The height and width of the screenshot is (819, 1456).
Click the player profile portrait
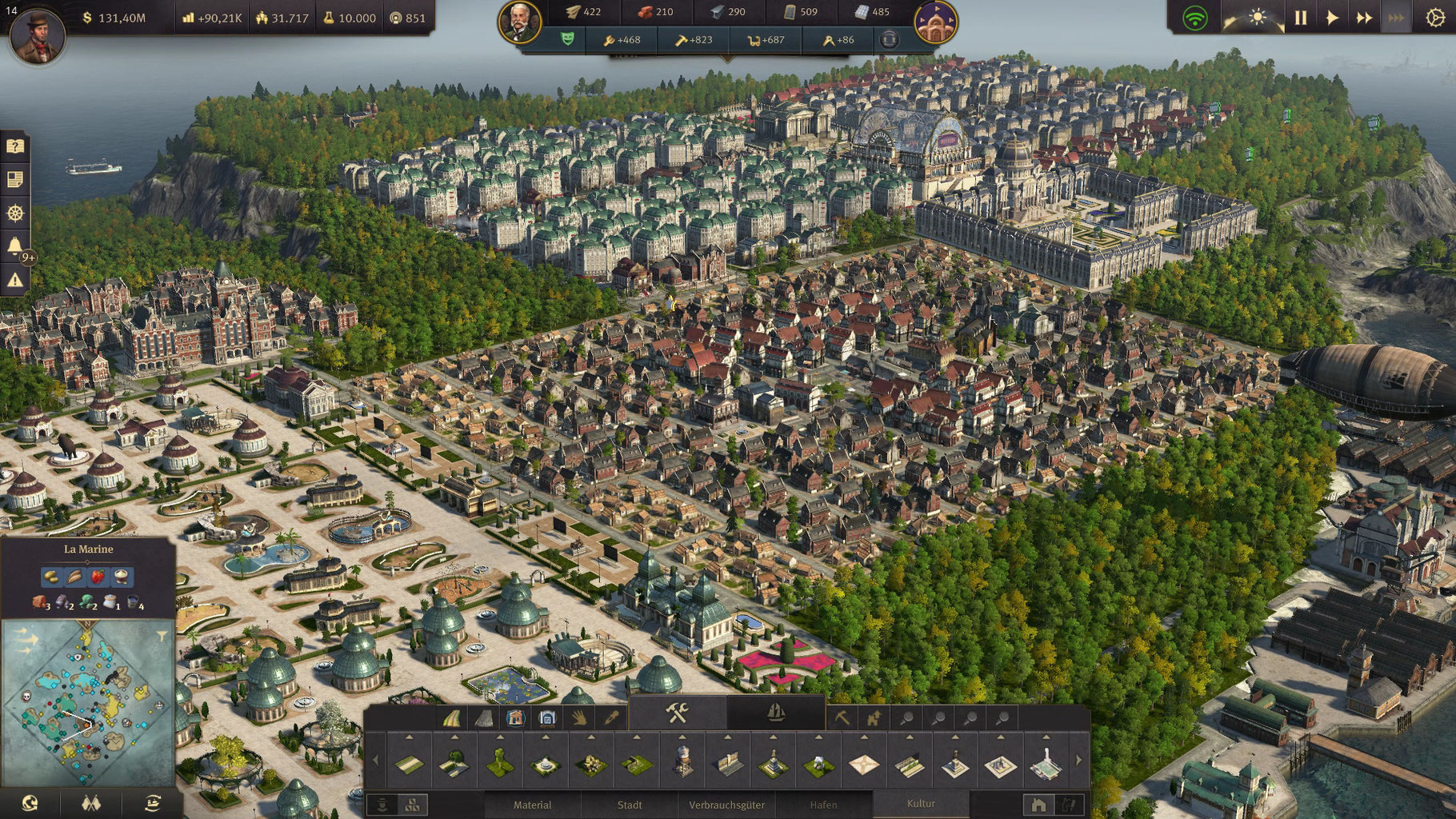click(x=37, y=36)
